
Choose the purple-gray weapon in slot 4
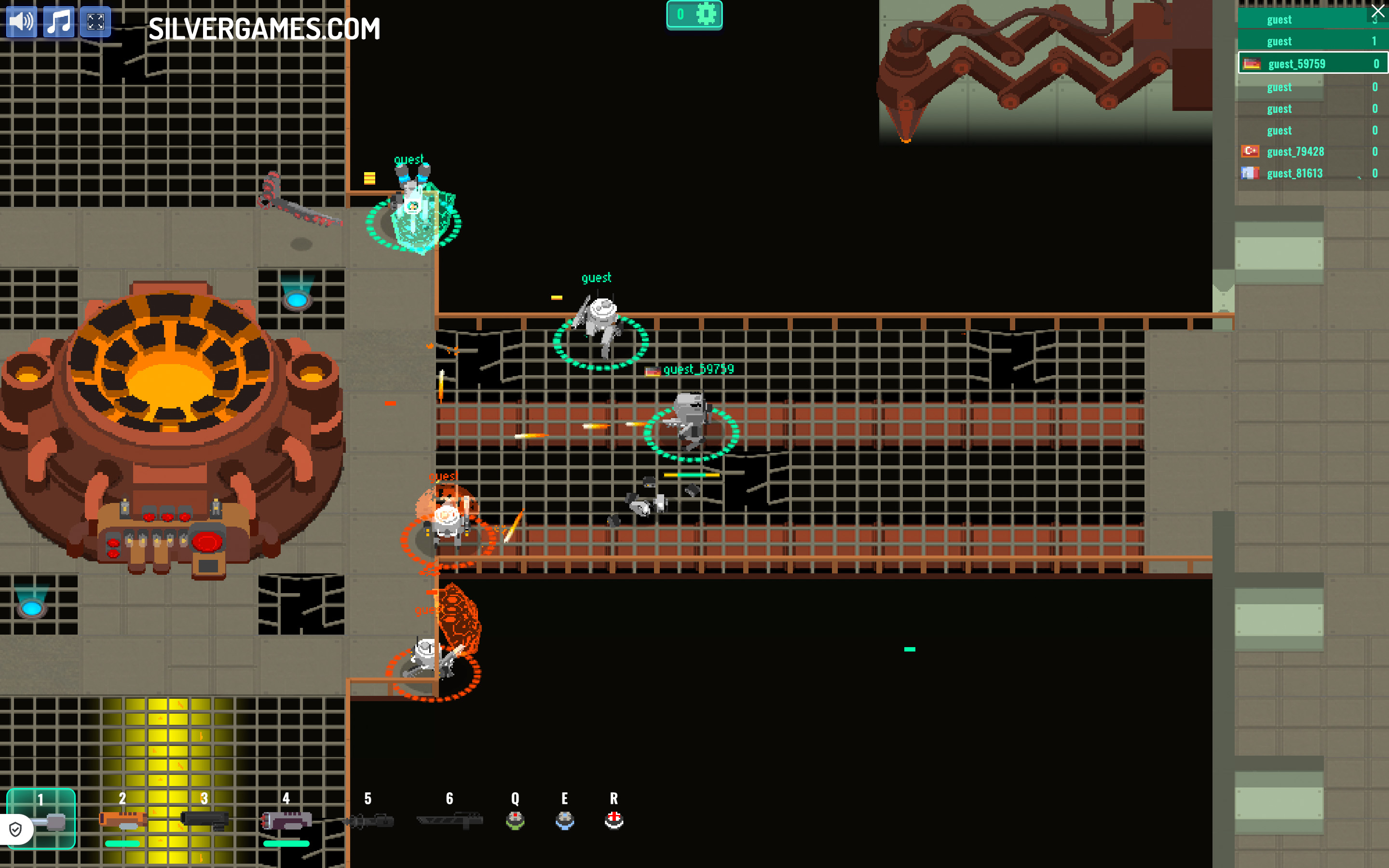tap(286, 820)
